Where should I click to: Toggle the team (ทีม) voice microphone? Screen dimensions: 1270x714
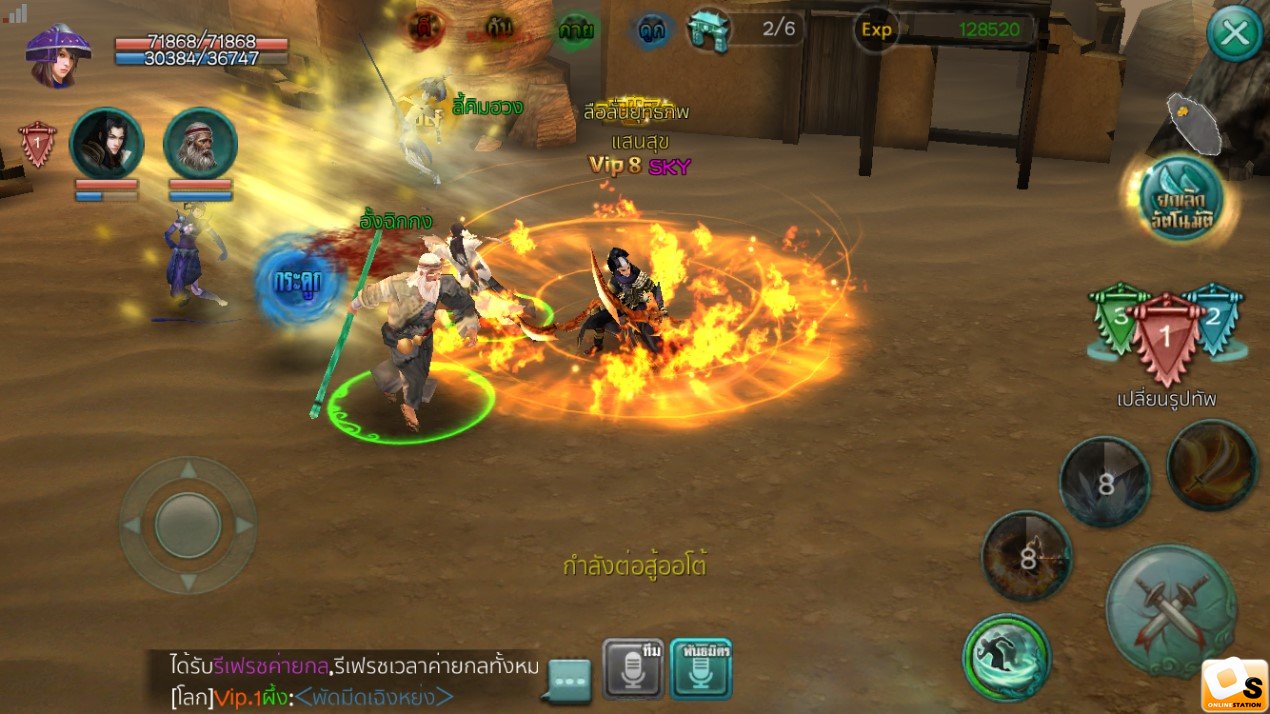tap(633, 668)
